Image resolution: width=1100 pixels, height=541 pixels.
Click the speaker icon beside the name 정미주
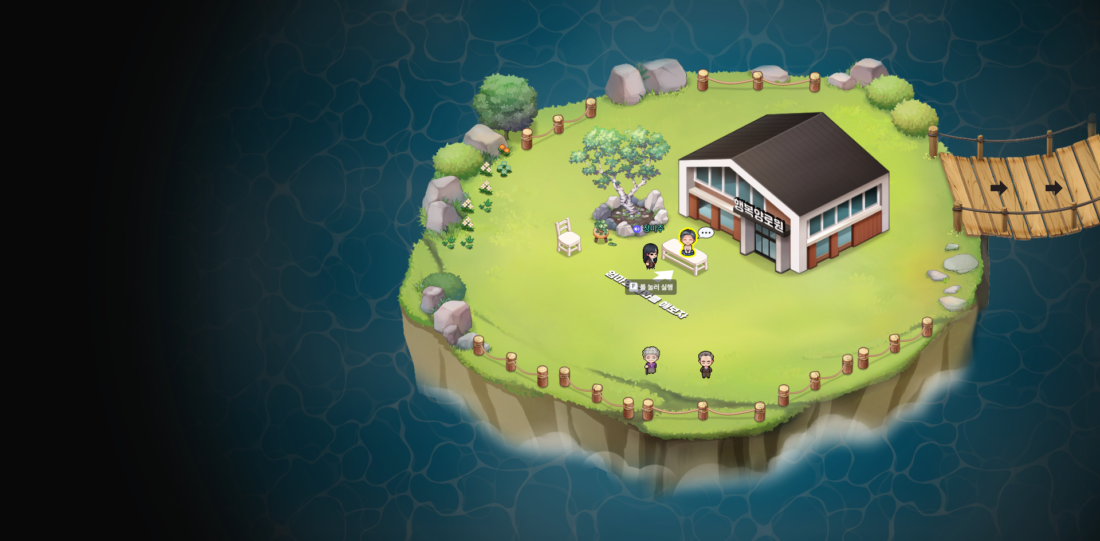[637, 229]
